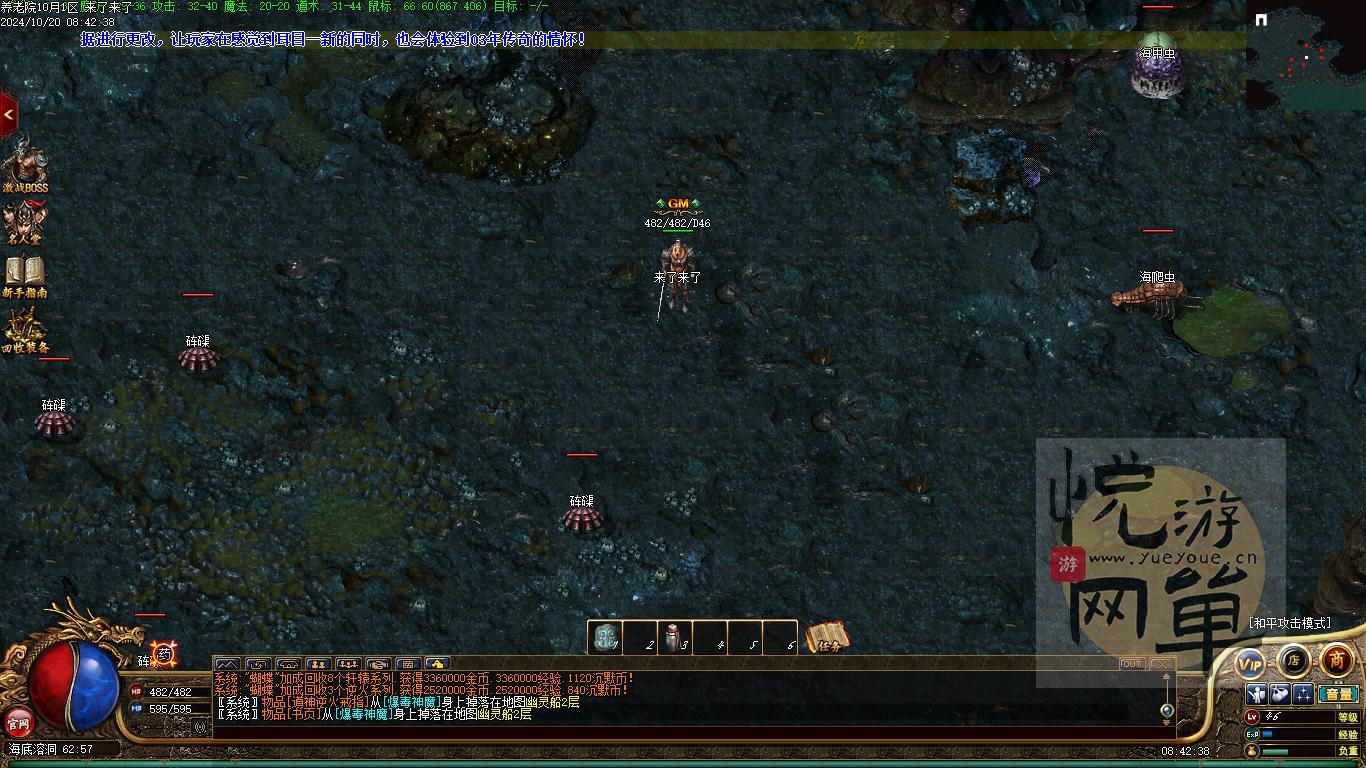Click the 药 potion icon above the orb
The image size is (1366, 768).
coord(164,654)
